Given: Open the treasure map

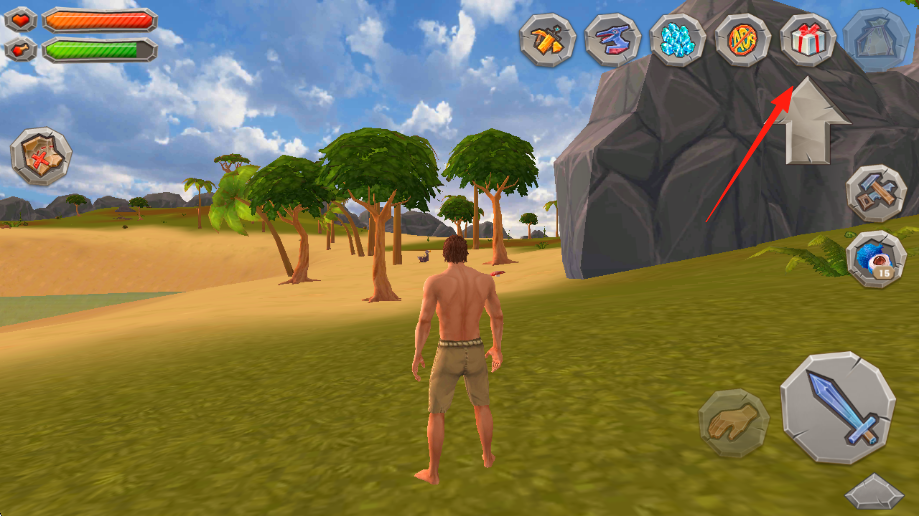Looking at the screenshot, I should 41,156.
